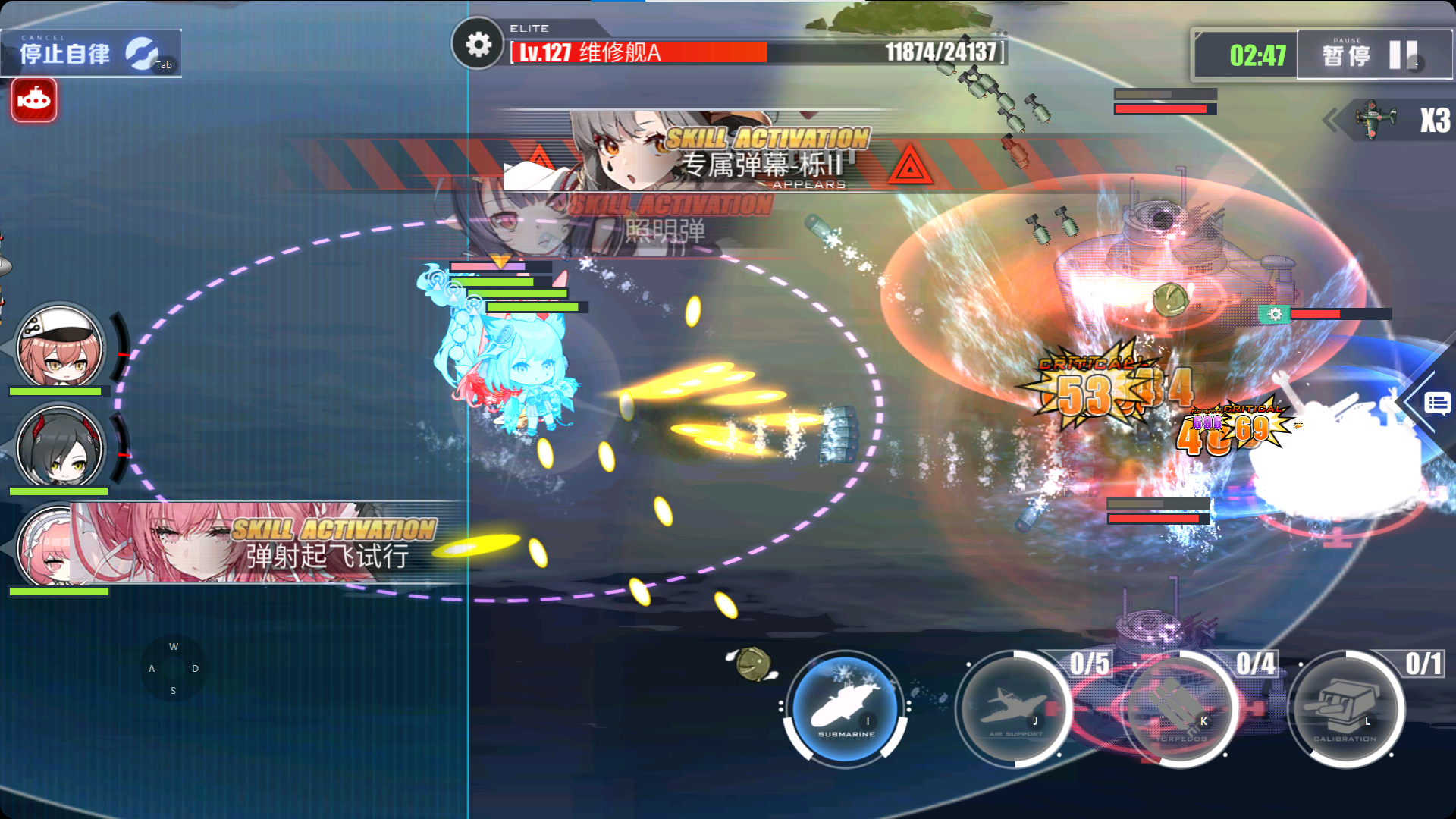
Task: Tap the virtual WASD movement joystick
Action: click(174, 669)
